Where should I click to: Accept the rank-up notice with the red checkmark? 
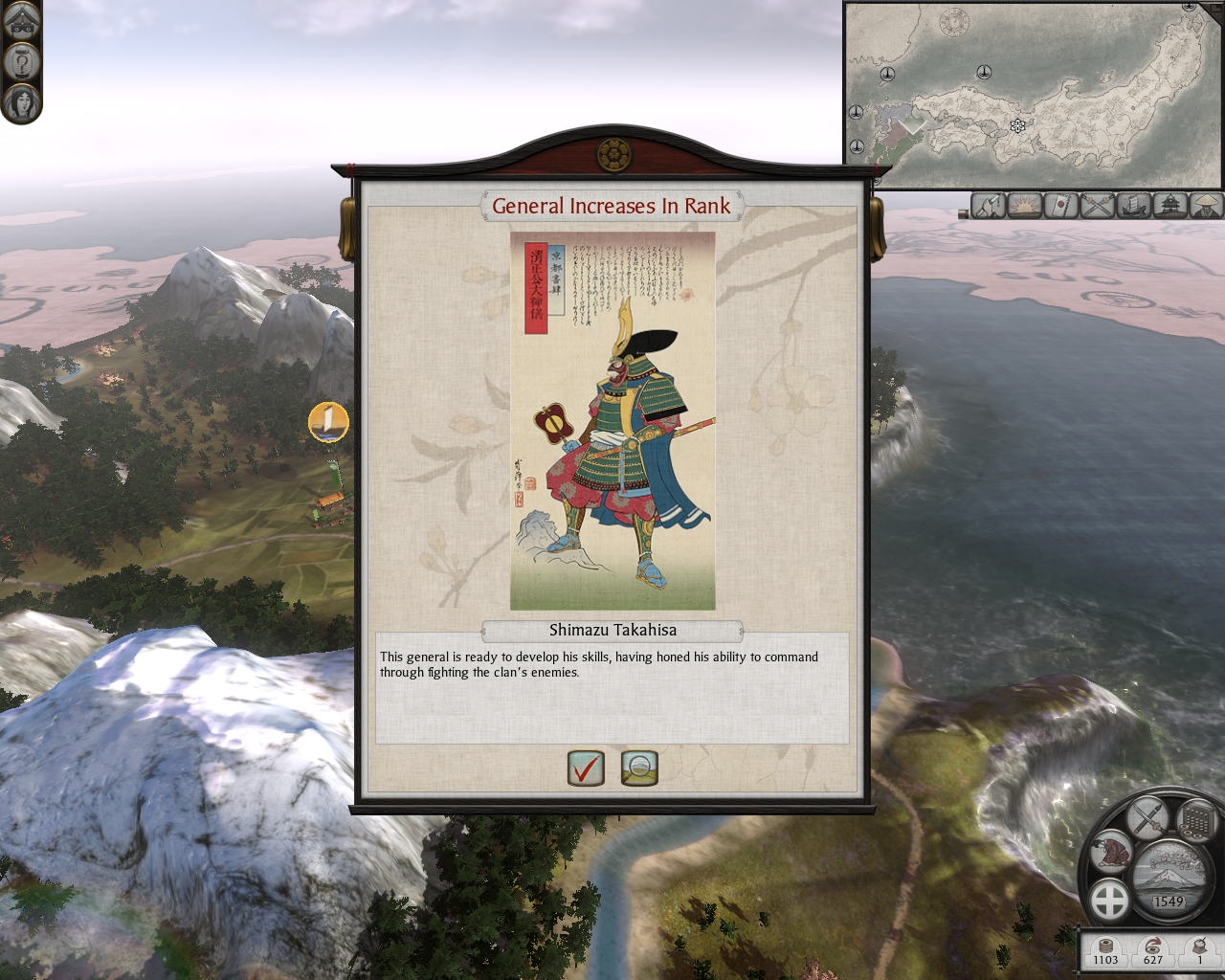pyautogui.click(x=586, y=768)
